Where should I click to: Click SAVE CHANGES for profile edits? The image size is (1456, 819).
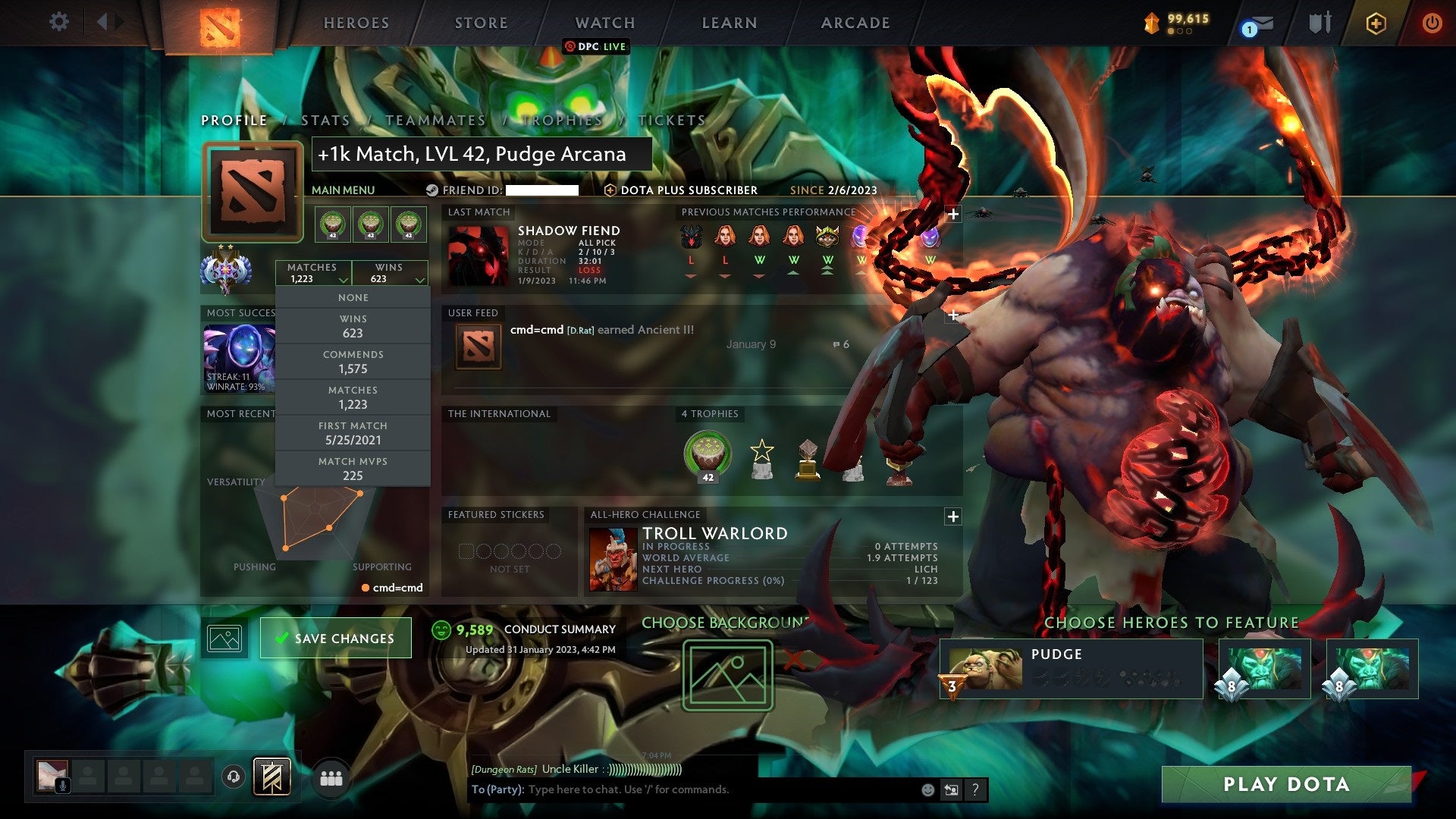tap(335, 638)
